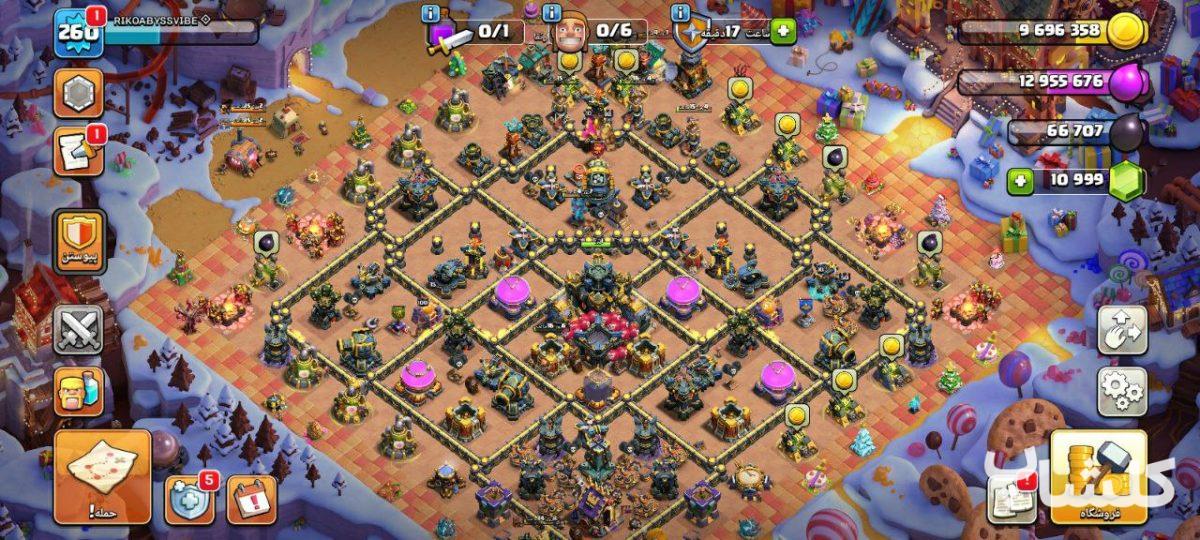Tap the crossed swords button
Screen dimensions: 1200x540
tap(78, 329)
